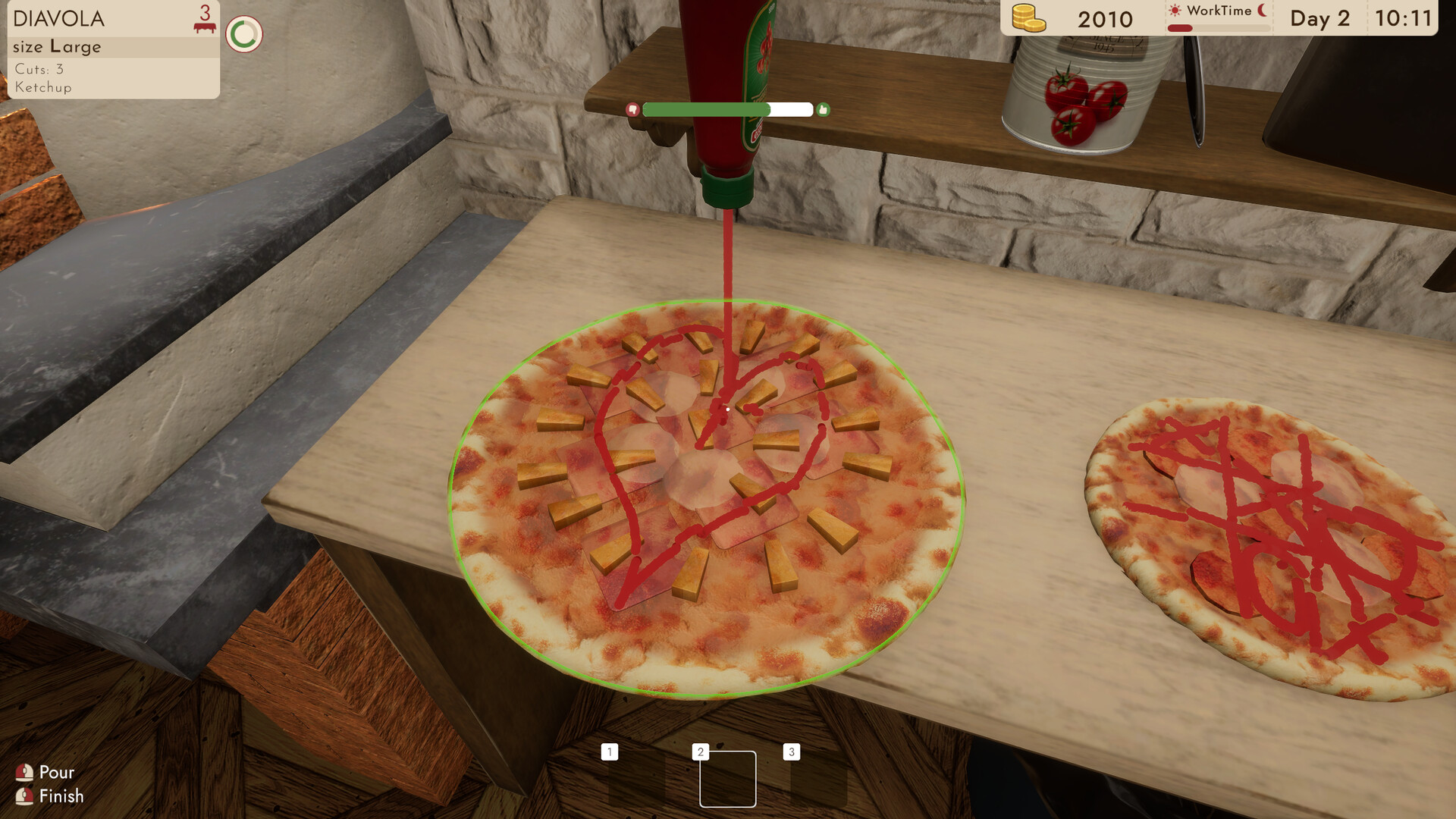Viewport: 1456px width, 819px height.
Task: Click the highlighted hotbar slot 2
Action: (727, 779)
